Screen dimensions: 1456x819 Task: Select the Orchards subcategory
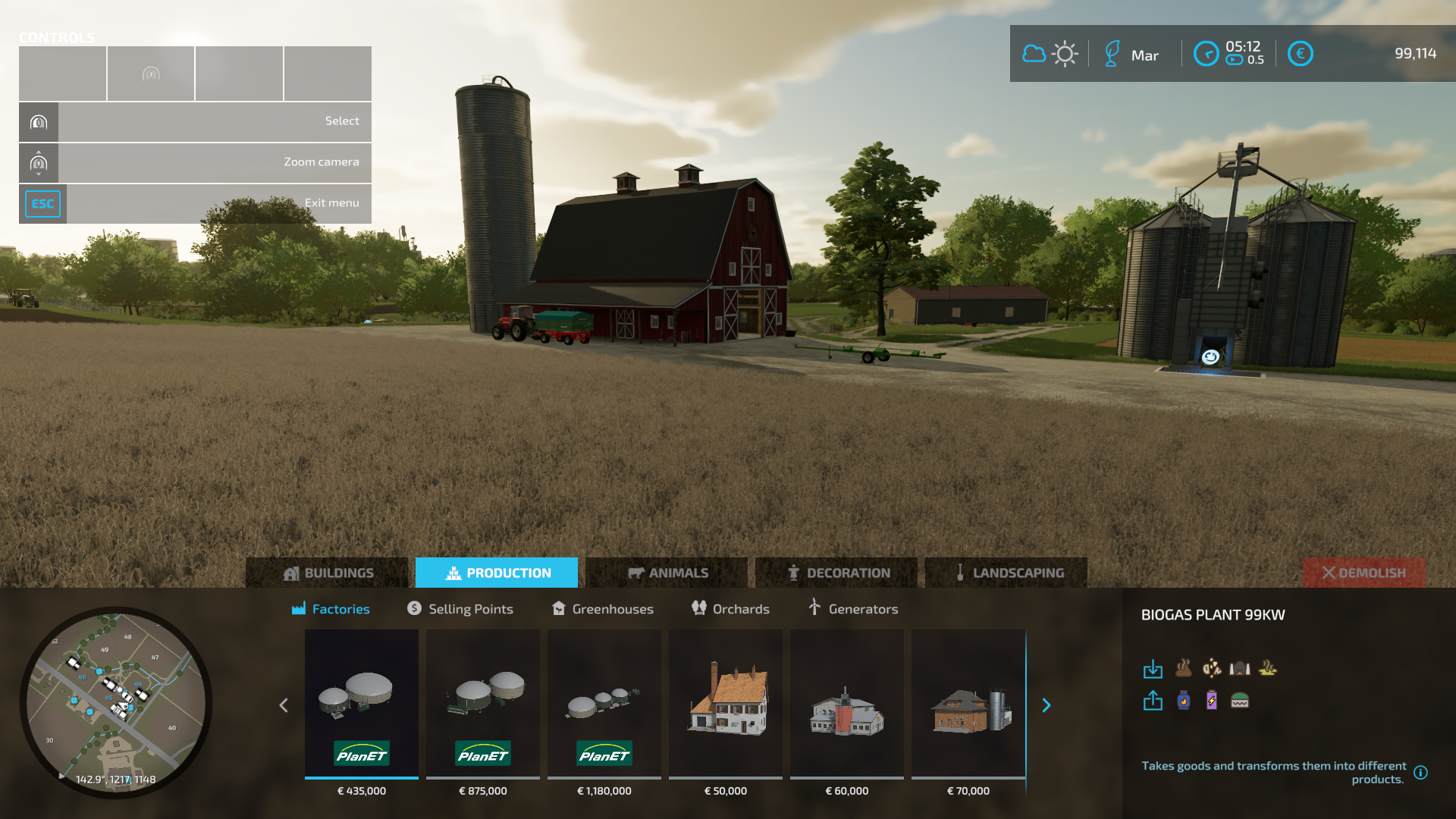pyautogui.click(x=730, y=609)
